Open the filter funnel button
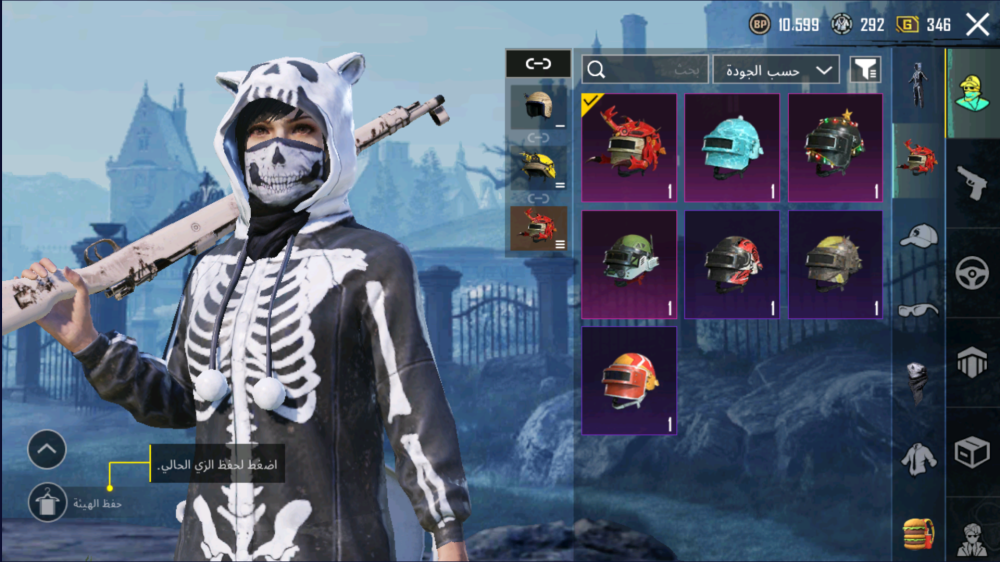1000x562 pixels. point(865,70)
